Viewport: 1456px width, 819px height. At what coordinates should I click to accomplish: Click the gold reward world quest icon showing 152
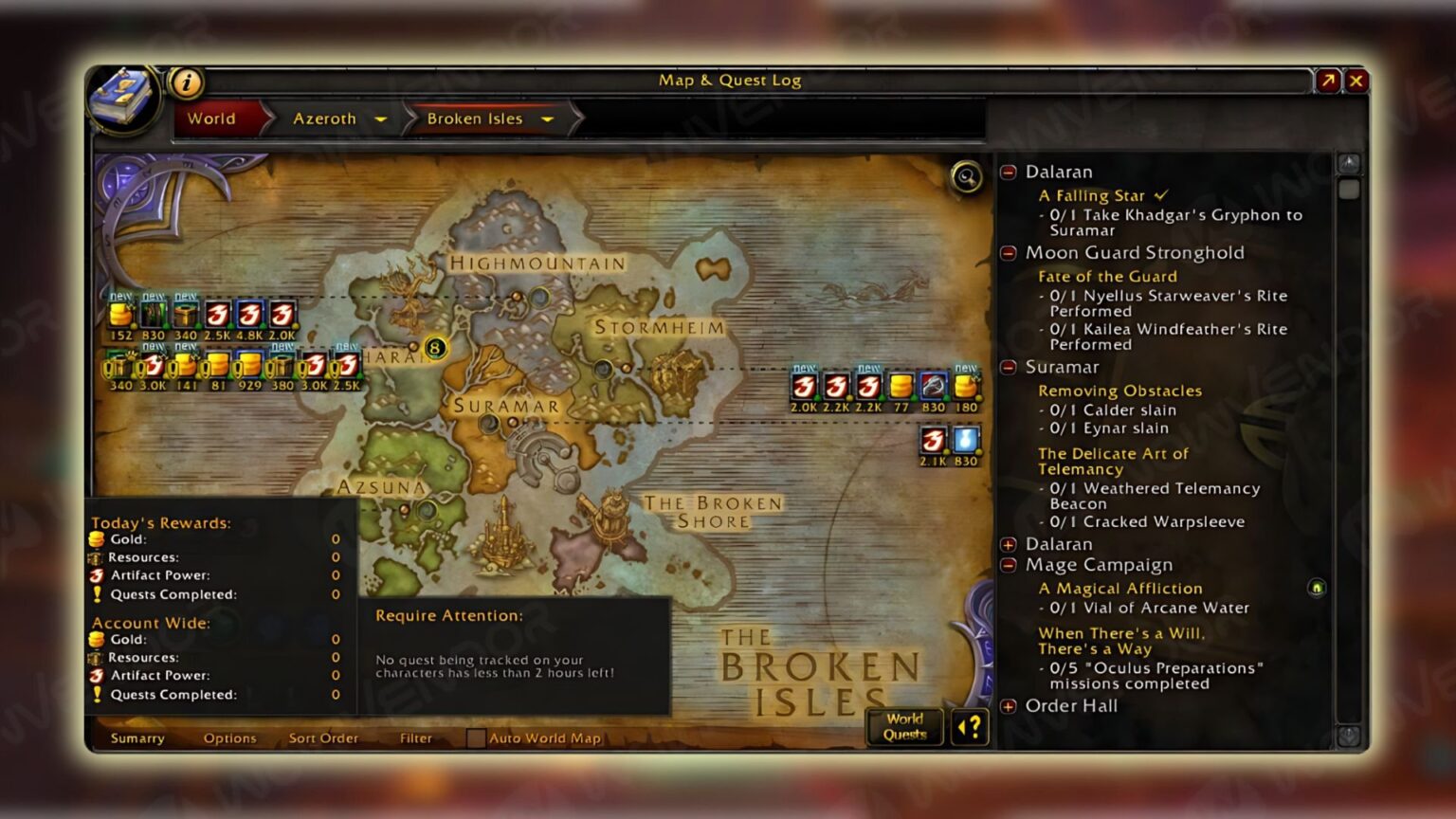121,315
